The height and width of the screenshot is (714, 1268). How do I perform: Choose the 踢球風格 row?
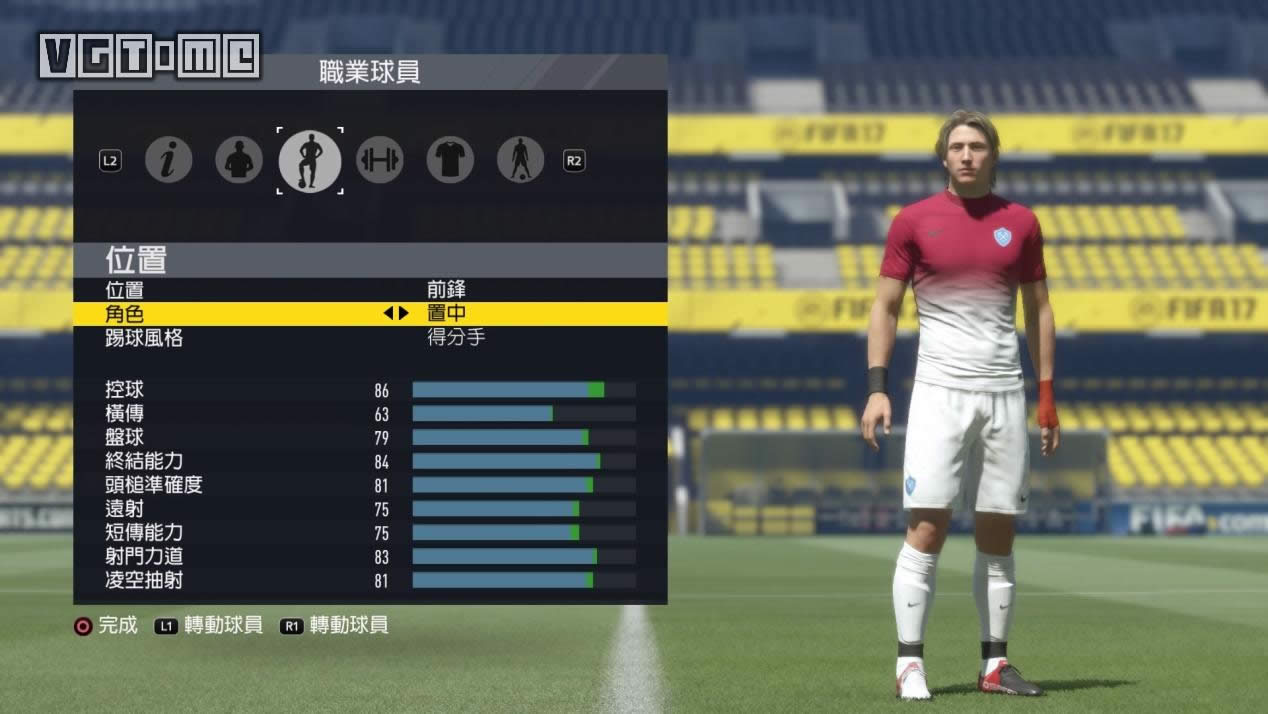pyautogui.click(x=370, y=338)
